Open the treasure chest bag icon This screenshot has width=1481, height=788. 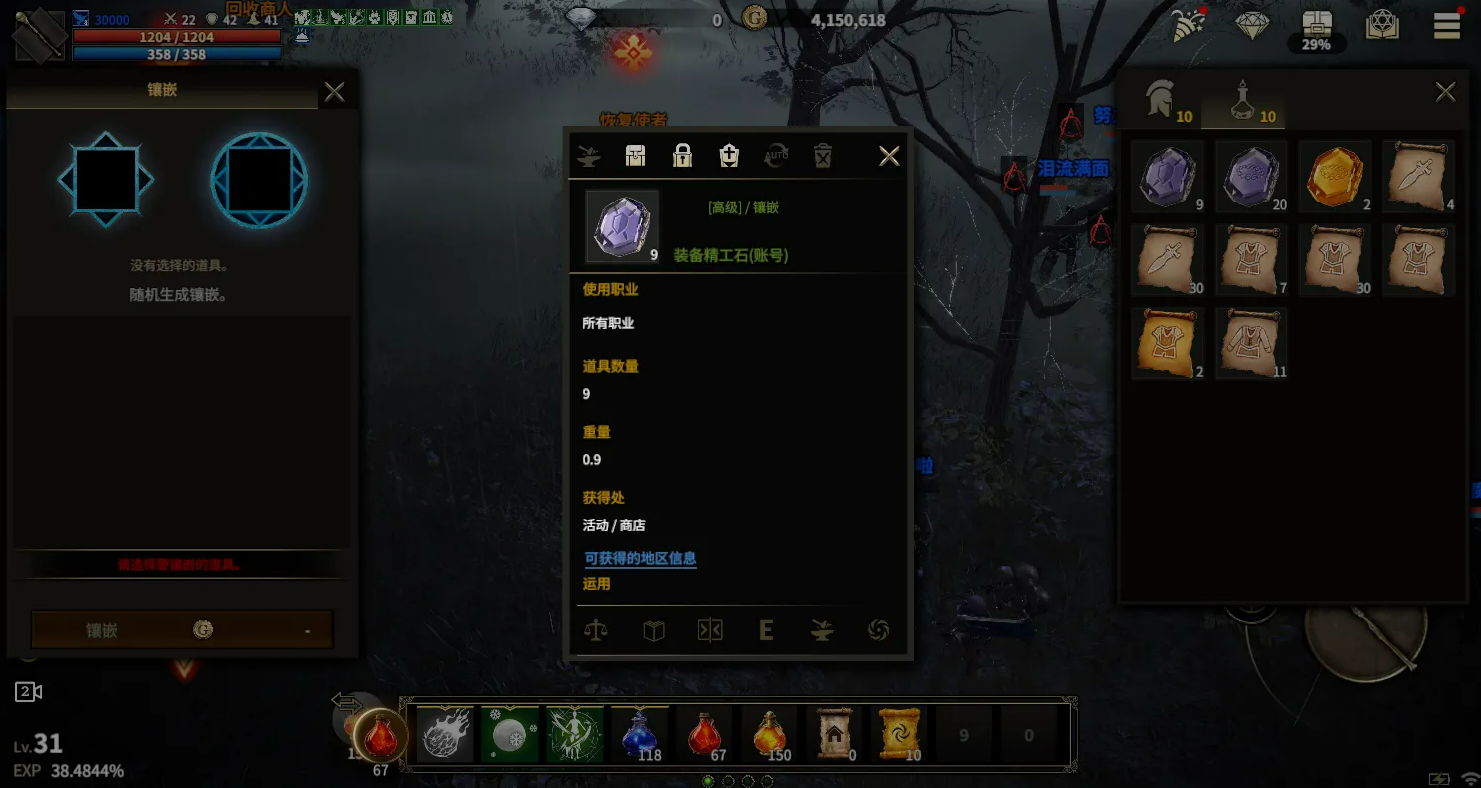pos(1316,26)
